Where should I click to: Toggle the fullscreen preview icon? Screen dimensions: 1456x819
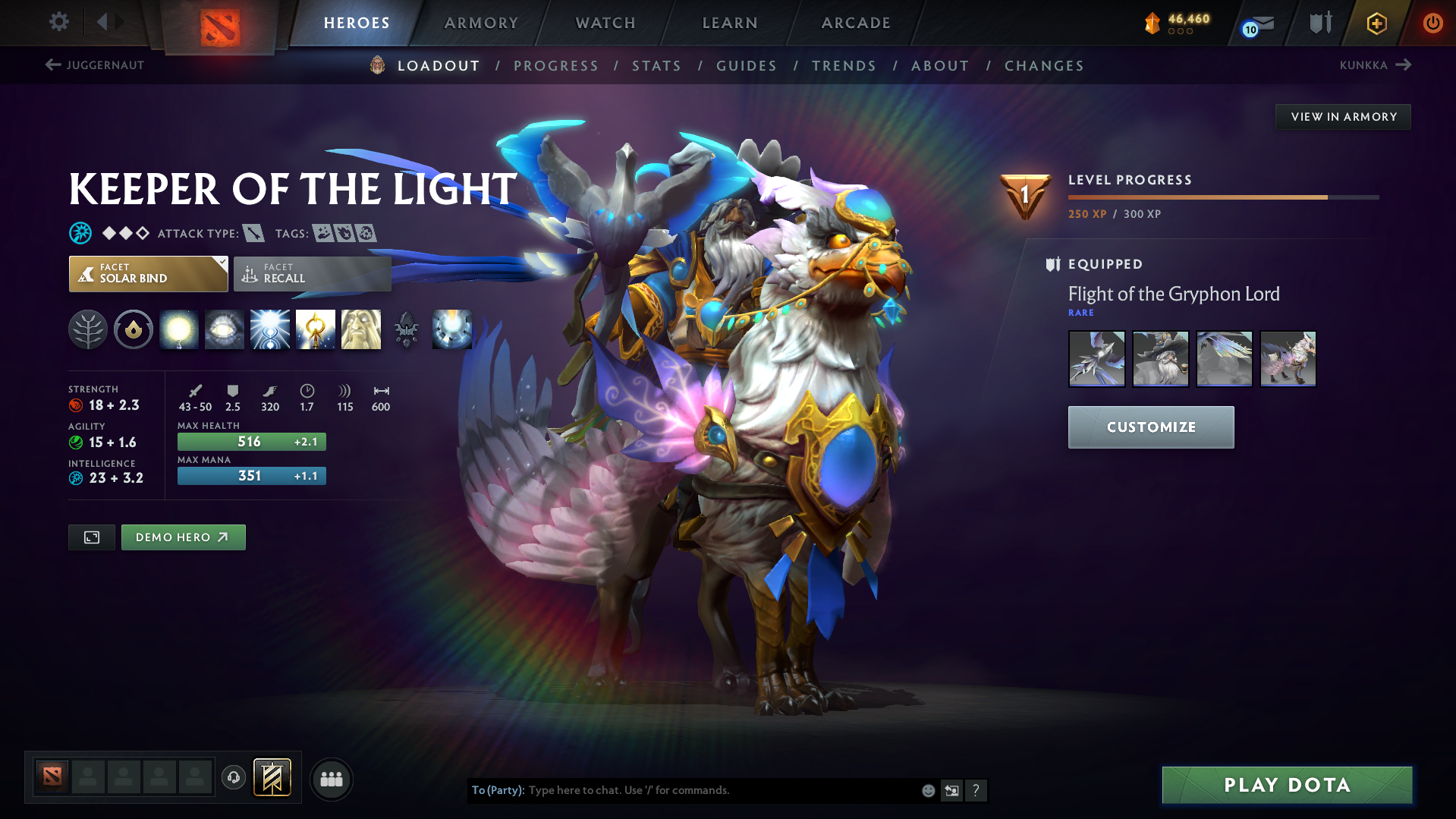point(91,537)
